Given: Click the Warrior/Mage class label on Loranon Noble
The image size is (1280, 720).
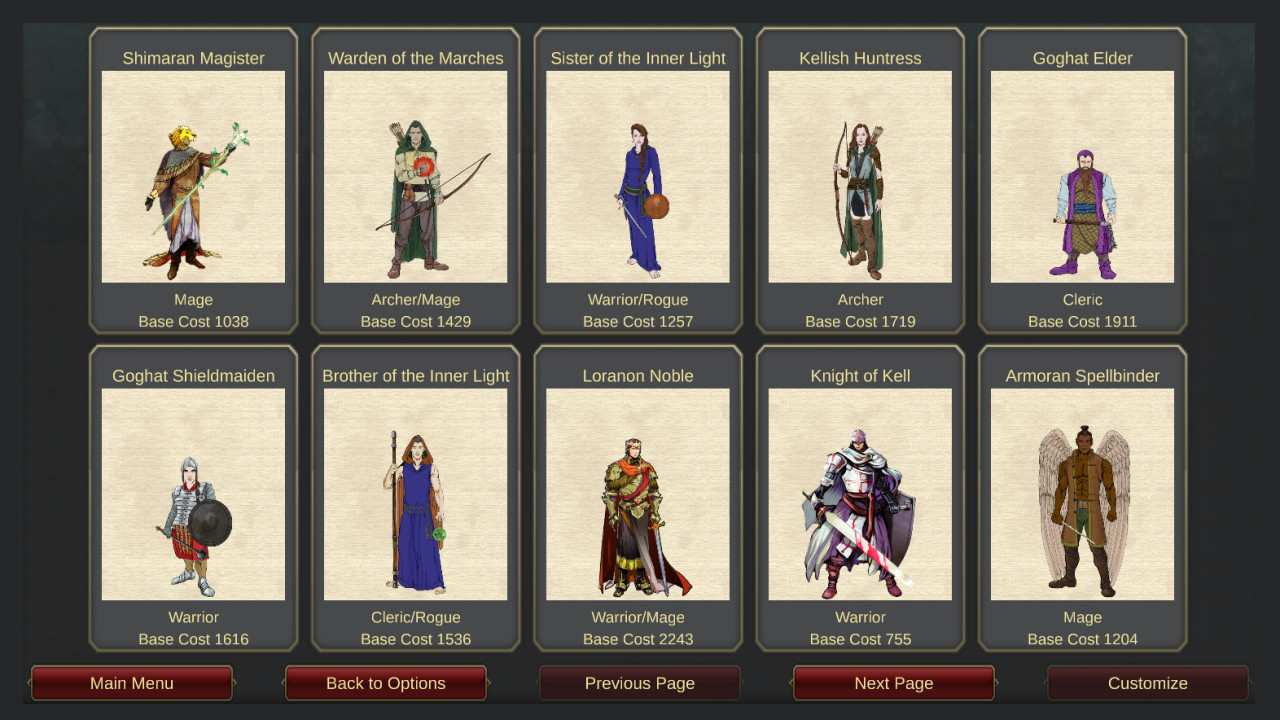Looking at the screenshot, I should (x=637, y=617).
